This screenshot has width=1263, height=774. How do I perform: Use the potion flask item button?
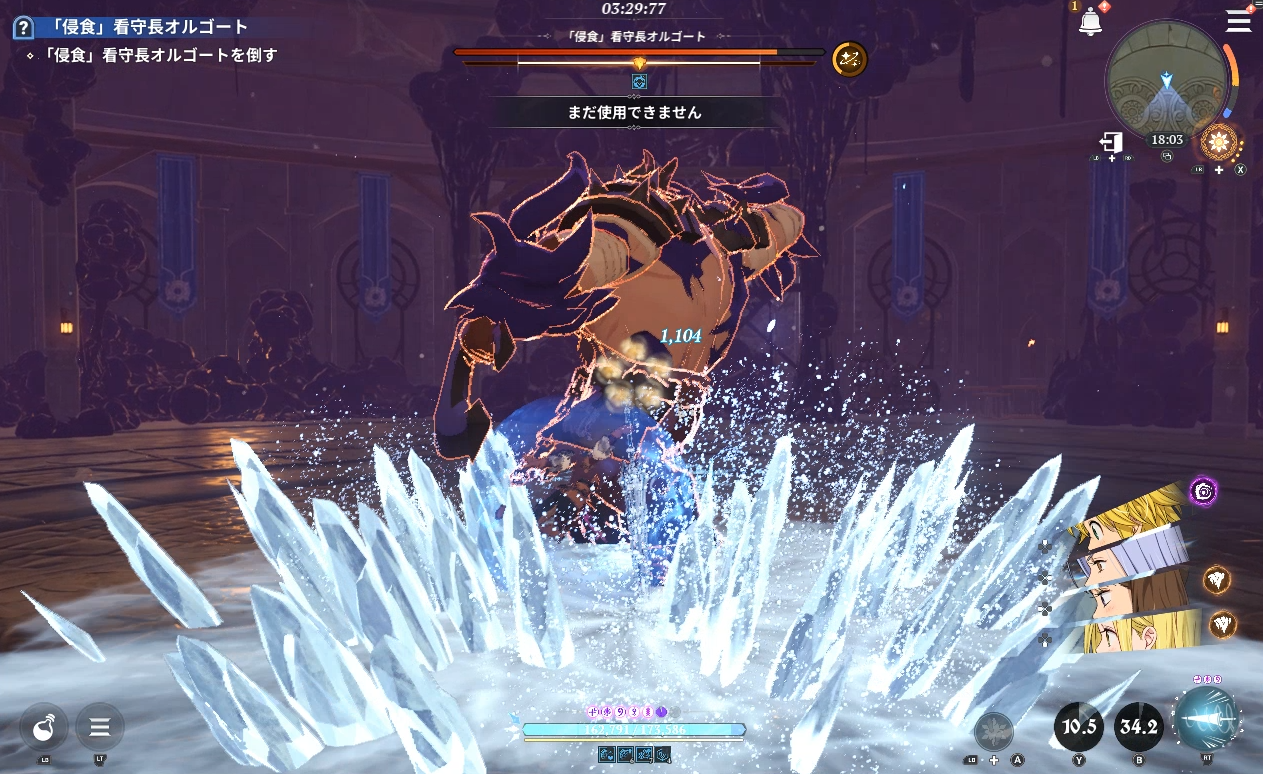coord(44,727)
